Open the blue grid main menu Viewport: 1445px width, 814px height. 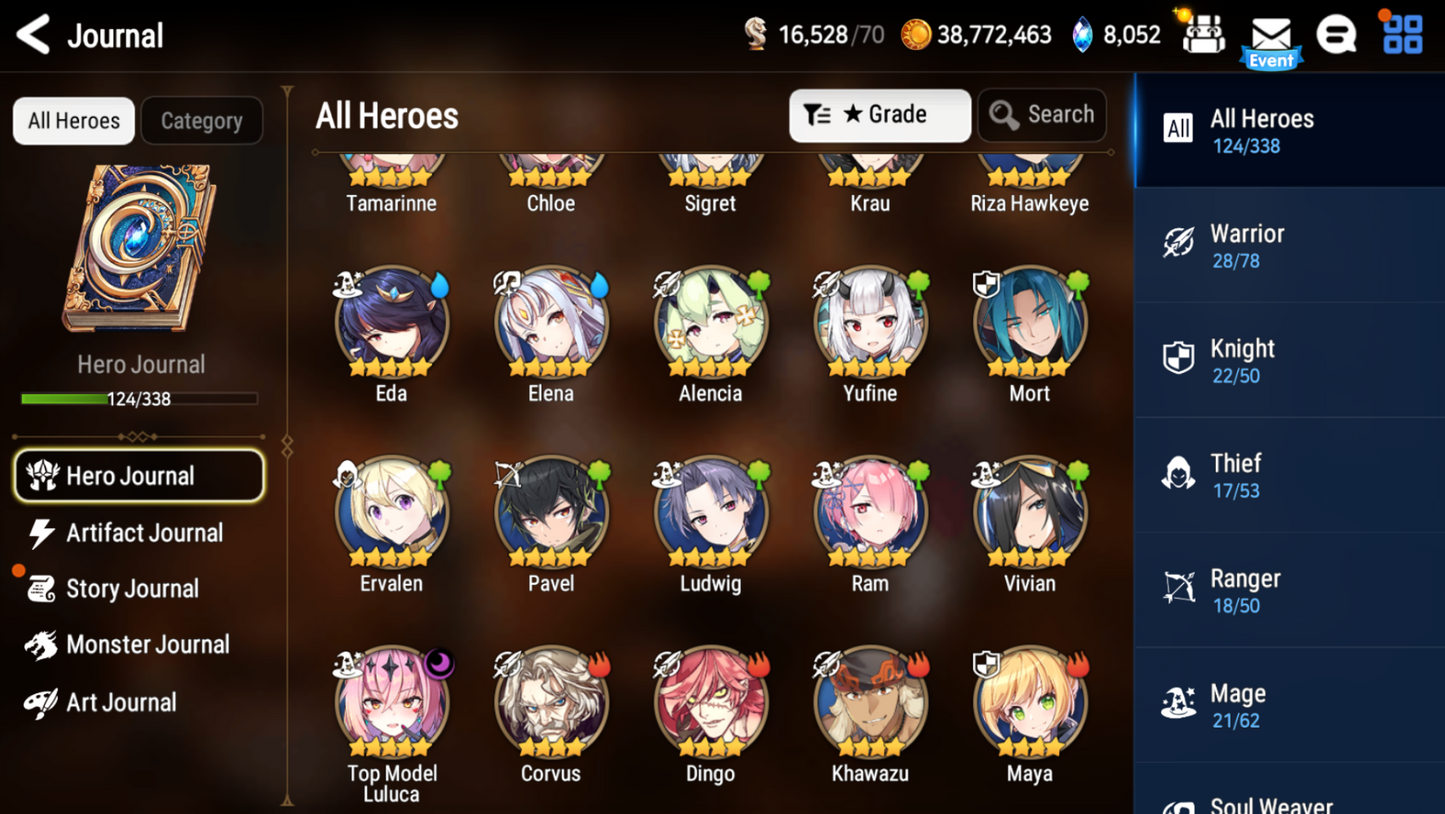[x=1402, y=35]
